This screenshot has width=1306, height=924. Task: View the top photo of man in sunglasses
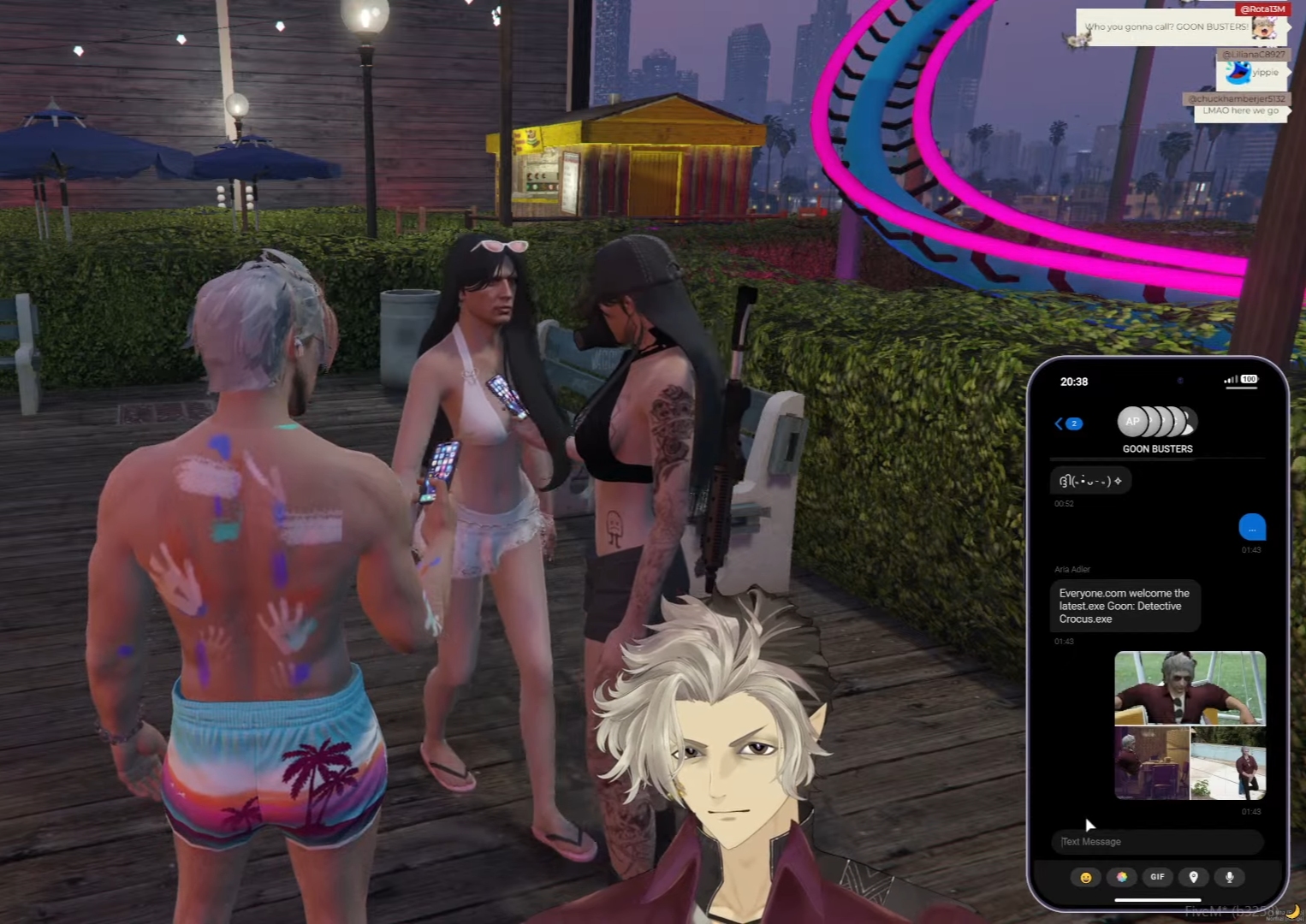click(x=1190, y=688)
